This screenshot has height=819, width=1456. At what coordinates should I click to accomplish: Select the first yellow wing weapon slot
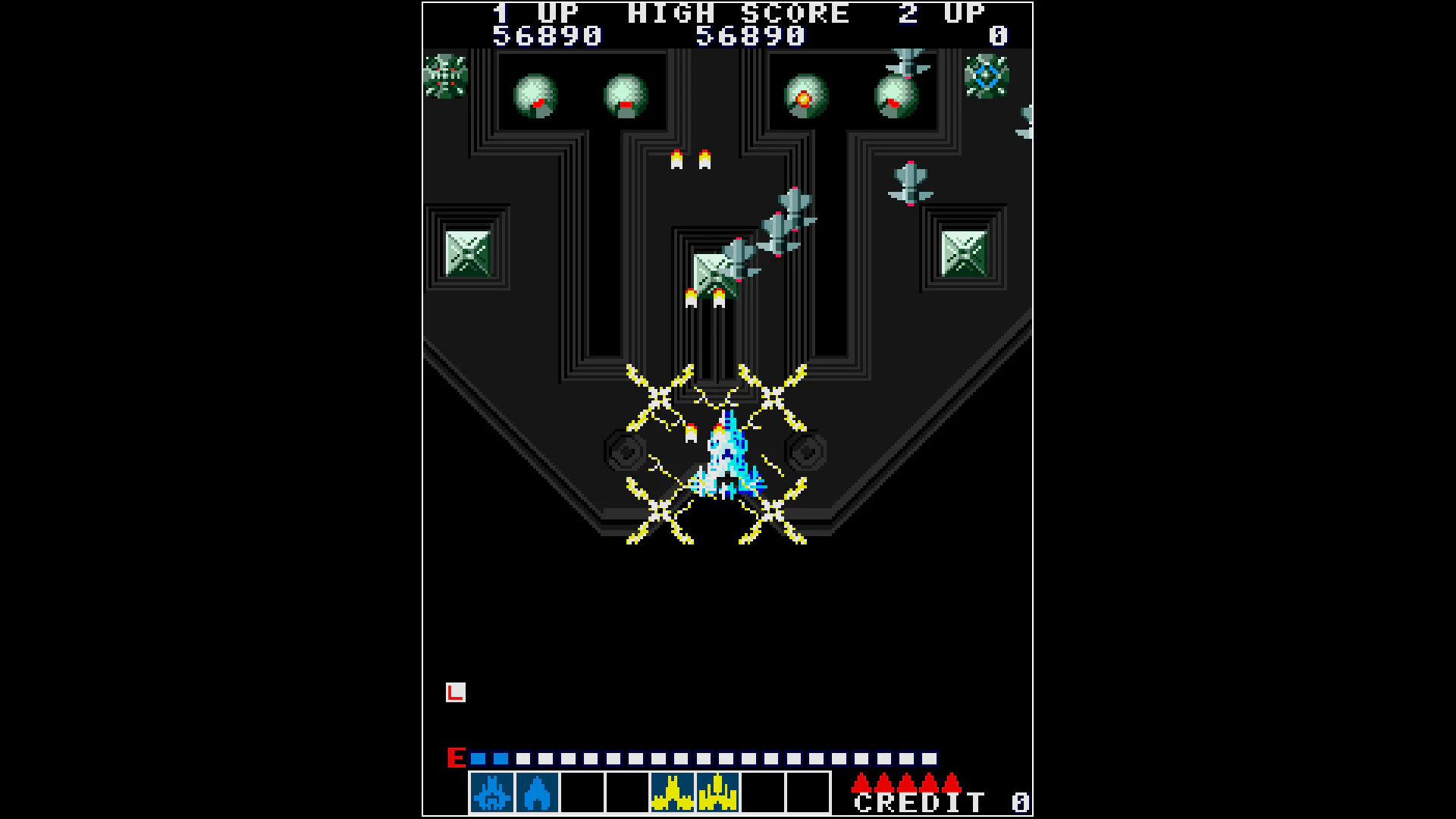point(671,794)
